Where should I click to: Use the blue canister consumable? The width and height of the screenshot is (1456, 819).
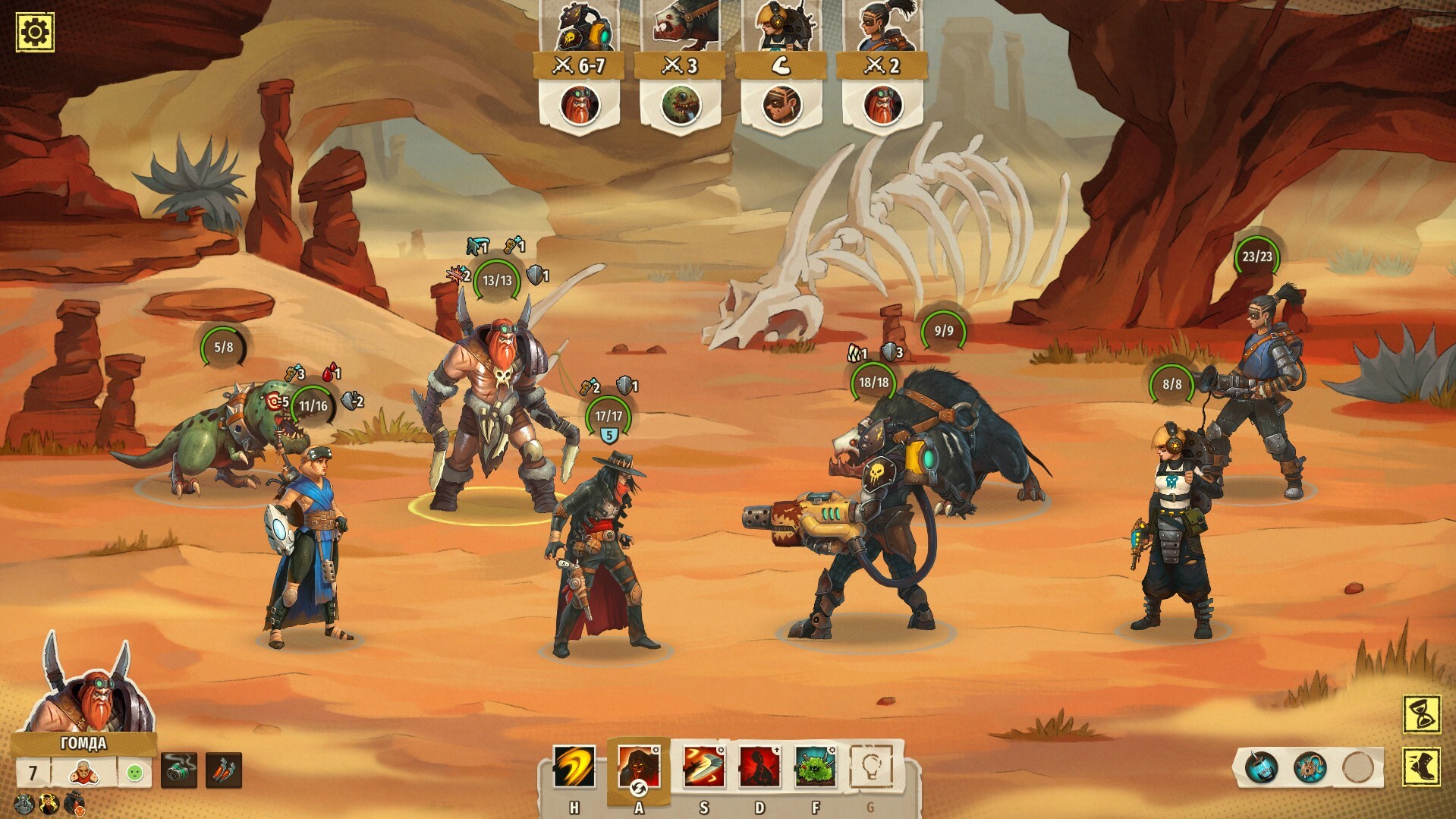point(1260,767)
